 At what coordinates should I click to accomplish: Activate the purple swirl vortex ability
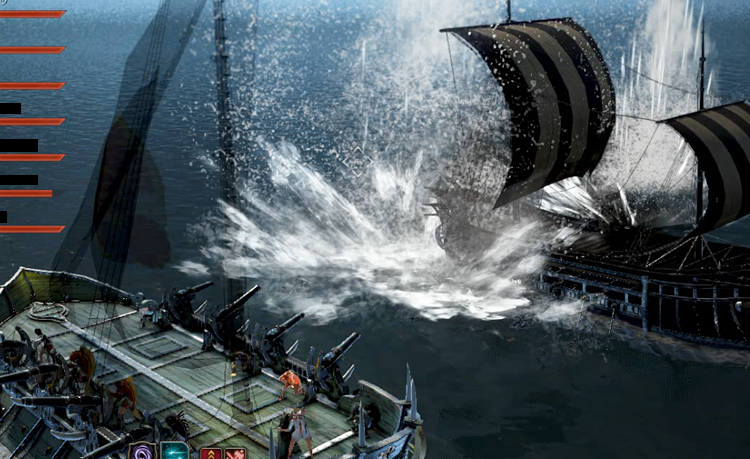(x=141, y=452)
